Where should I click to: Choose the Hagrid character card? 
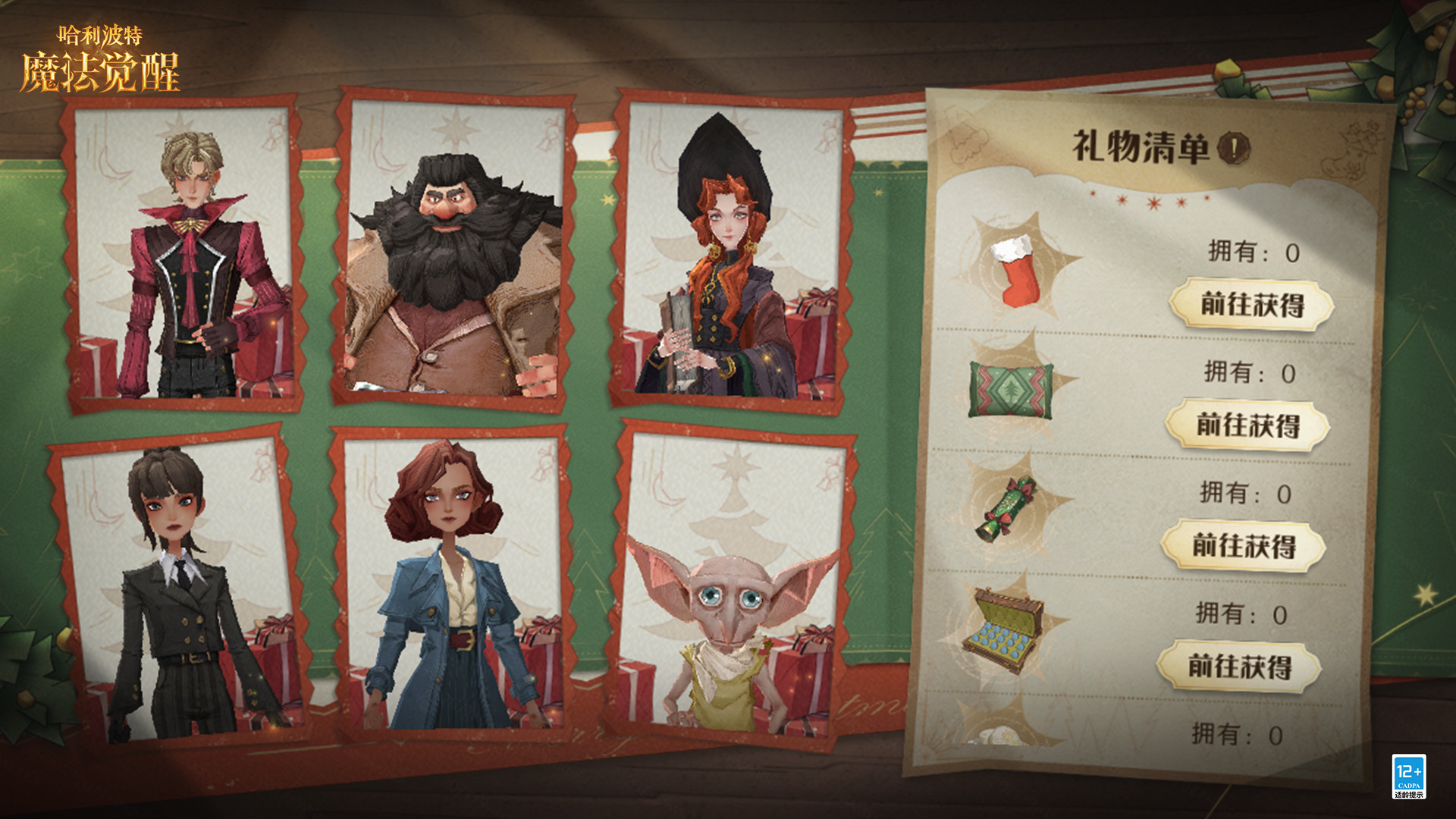point(453,250)
